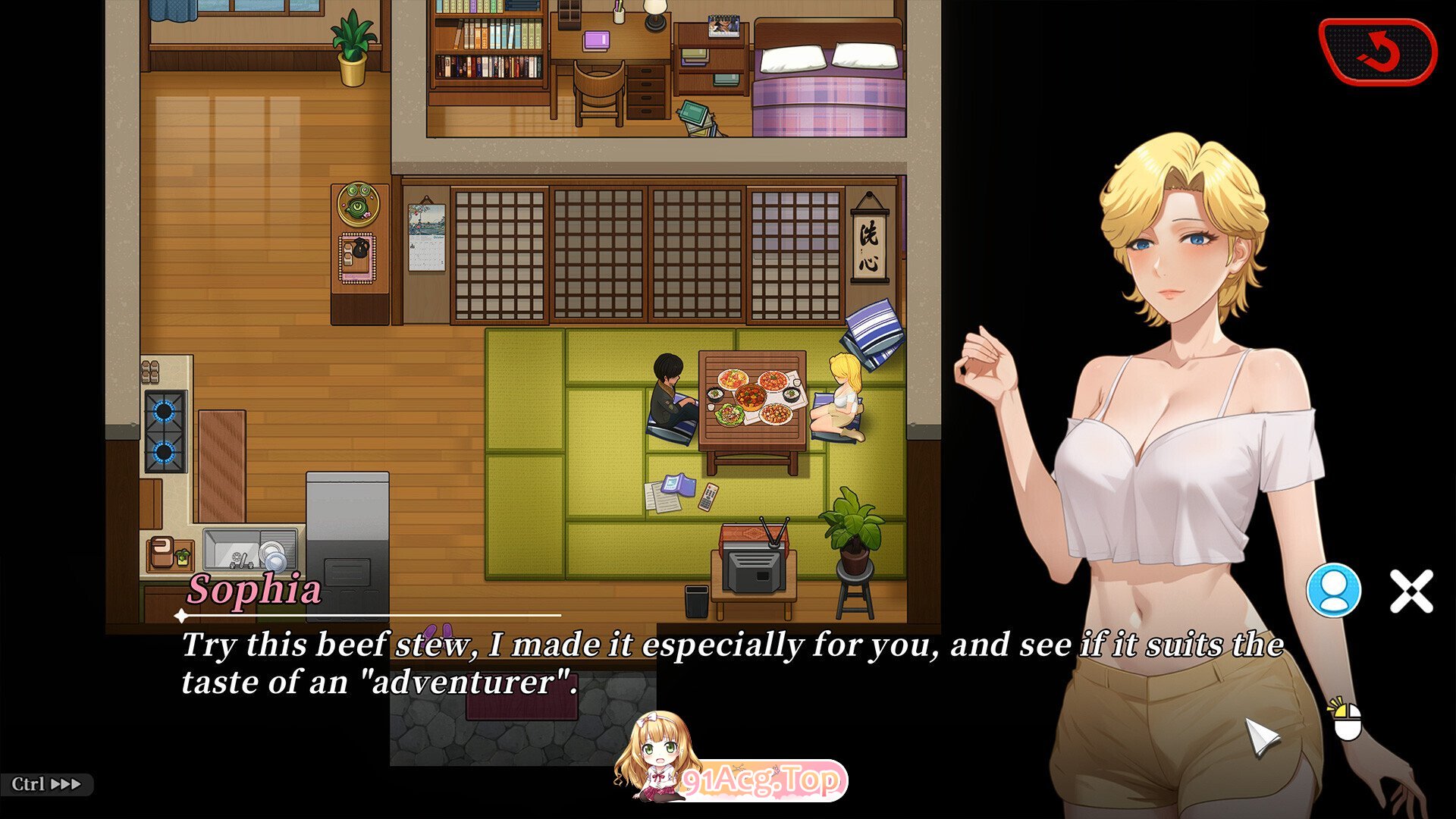Toggle the blue character portrait icon
Image resolution: width=1456 pixels, height=819 pixels.
pos(1333,590)
